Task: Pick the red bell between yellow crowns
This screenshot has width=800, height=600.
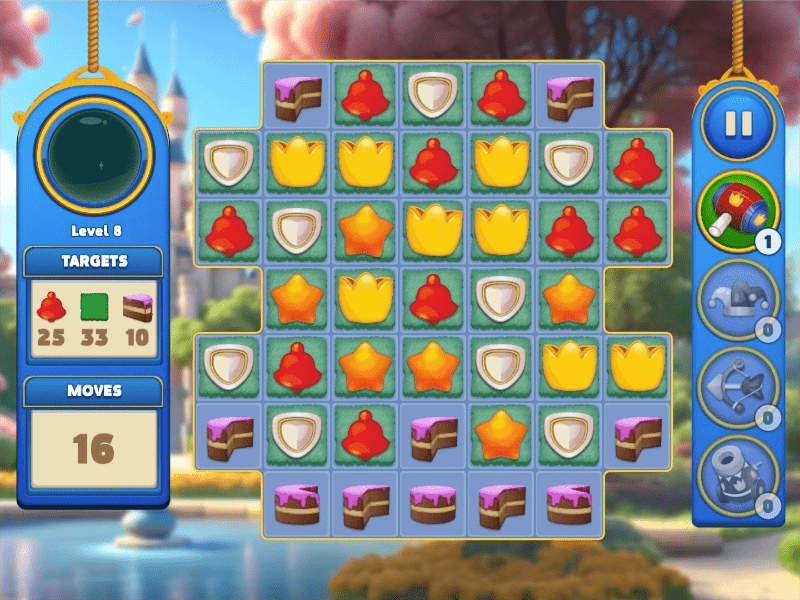Action: pos(432,163)
